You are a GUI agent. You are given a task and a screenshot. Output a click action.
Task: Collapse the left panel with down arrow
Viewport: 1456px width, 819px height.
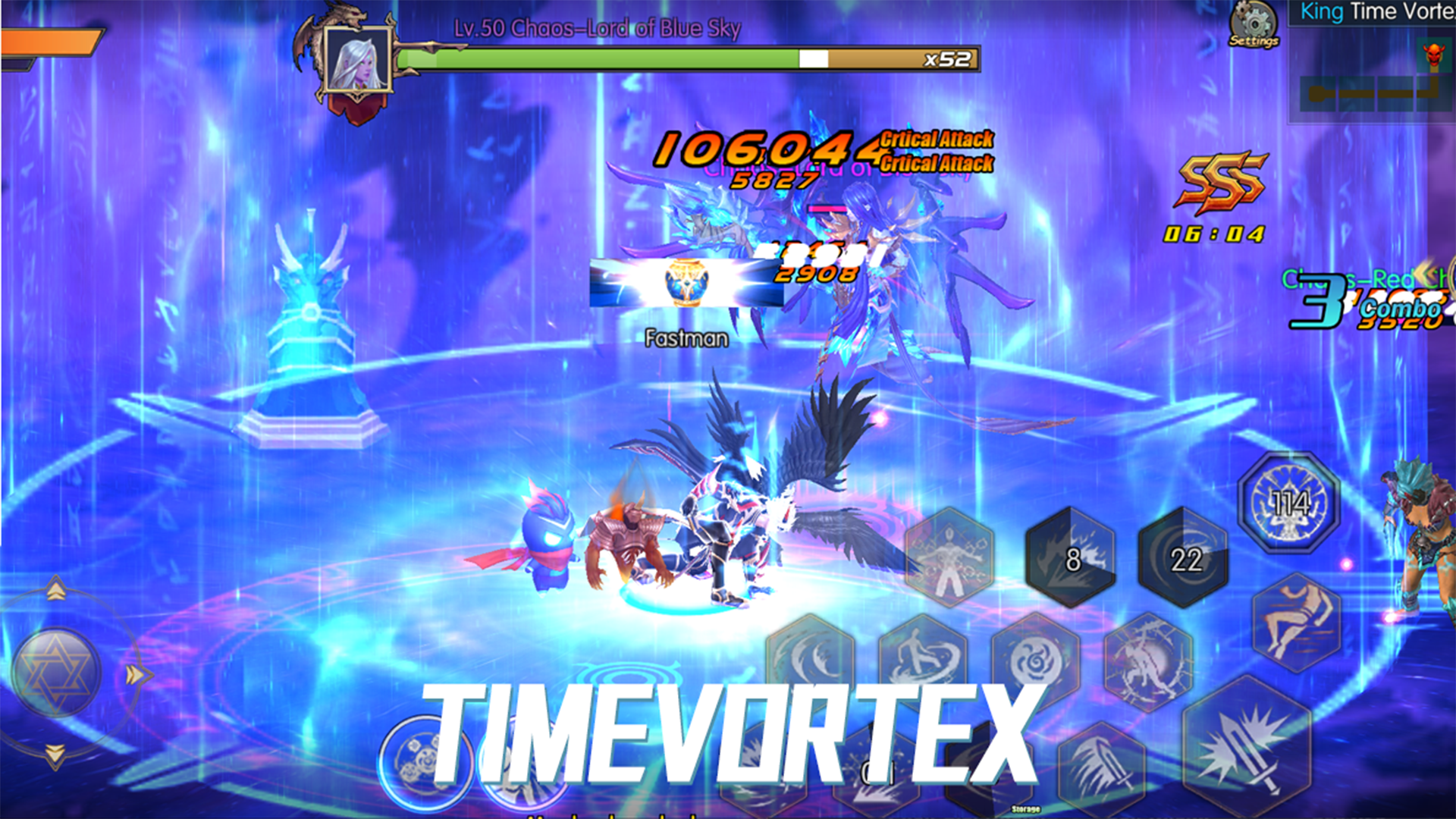coord(54,756)
